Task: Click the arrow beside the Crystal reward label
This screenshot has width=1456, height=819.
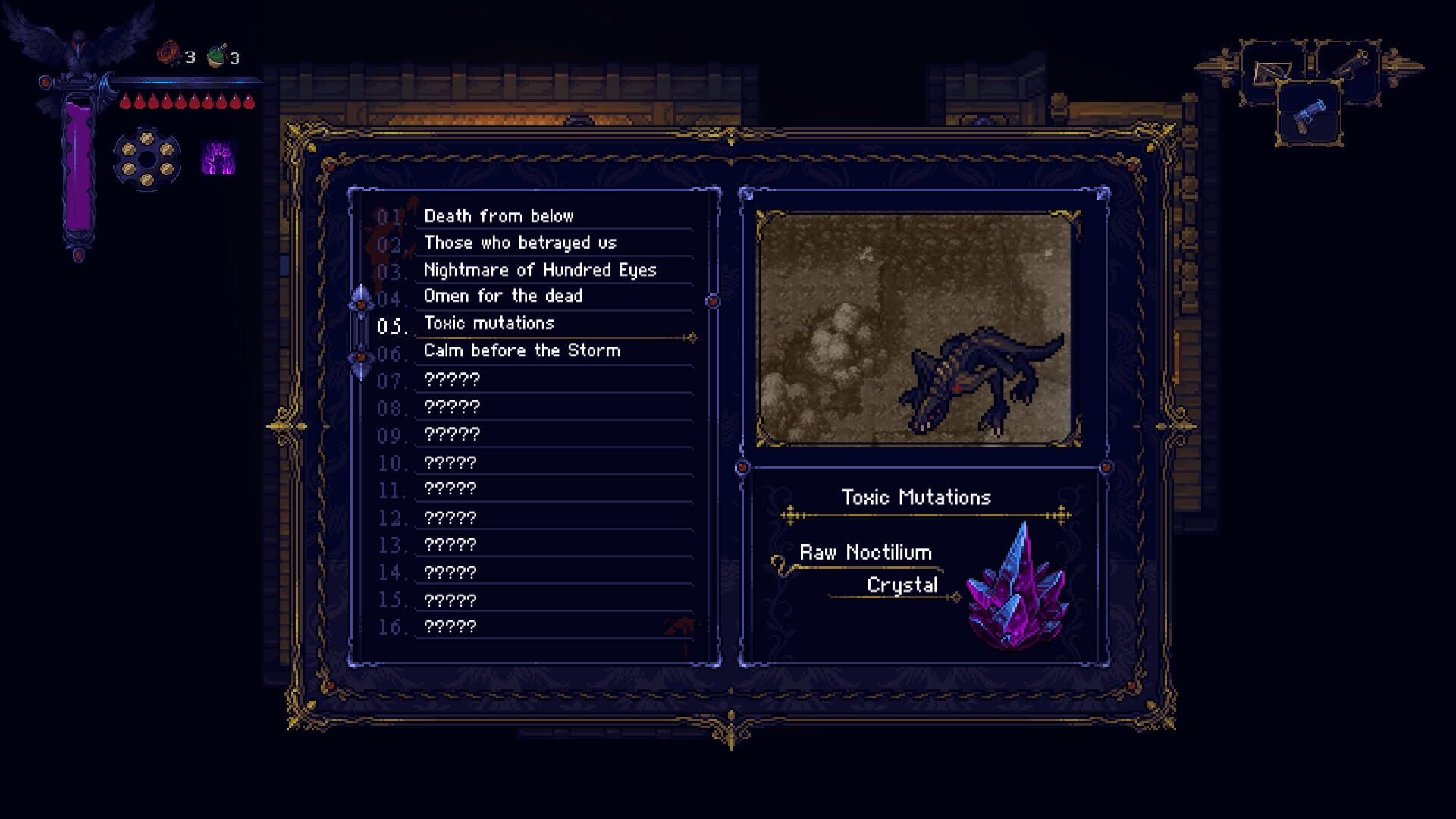Action: click(957, 596)
